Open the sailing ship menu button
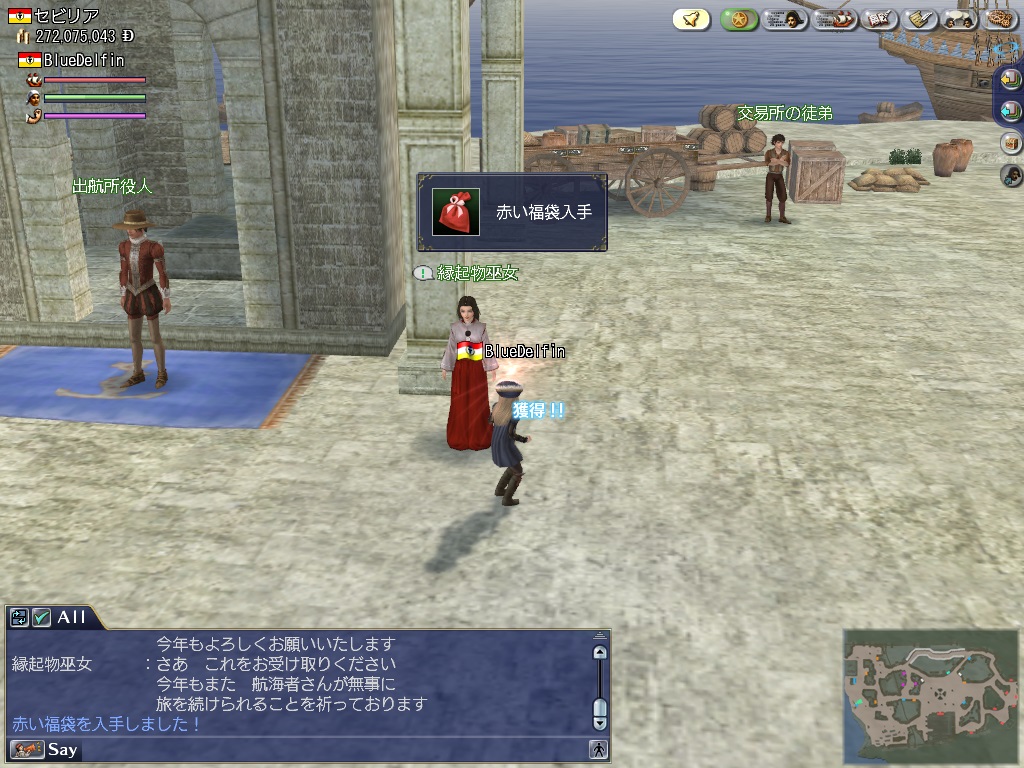This screenshot has width=1024, height=768. coord(834,19)
